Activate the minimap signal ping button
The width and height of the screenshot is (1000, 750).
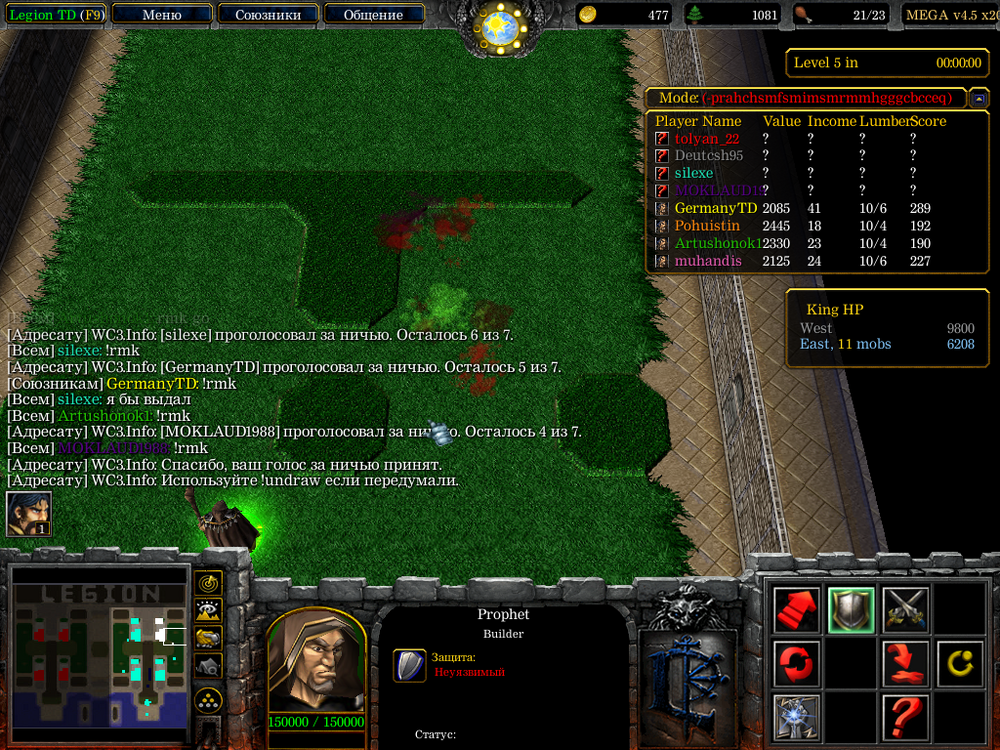pos(208,584)
